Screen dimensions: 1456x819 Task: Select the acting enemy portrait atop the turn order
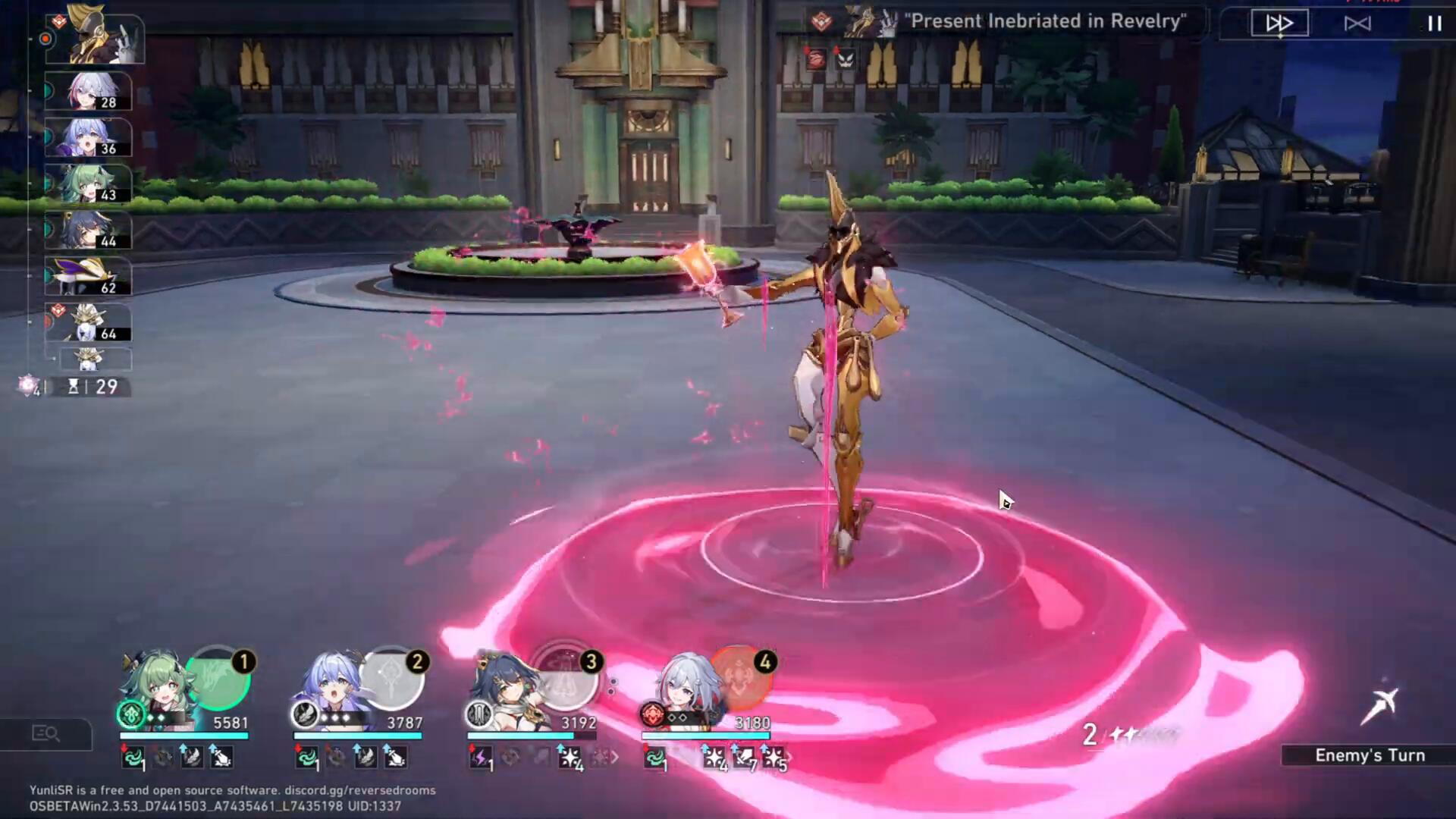94,36
